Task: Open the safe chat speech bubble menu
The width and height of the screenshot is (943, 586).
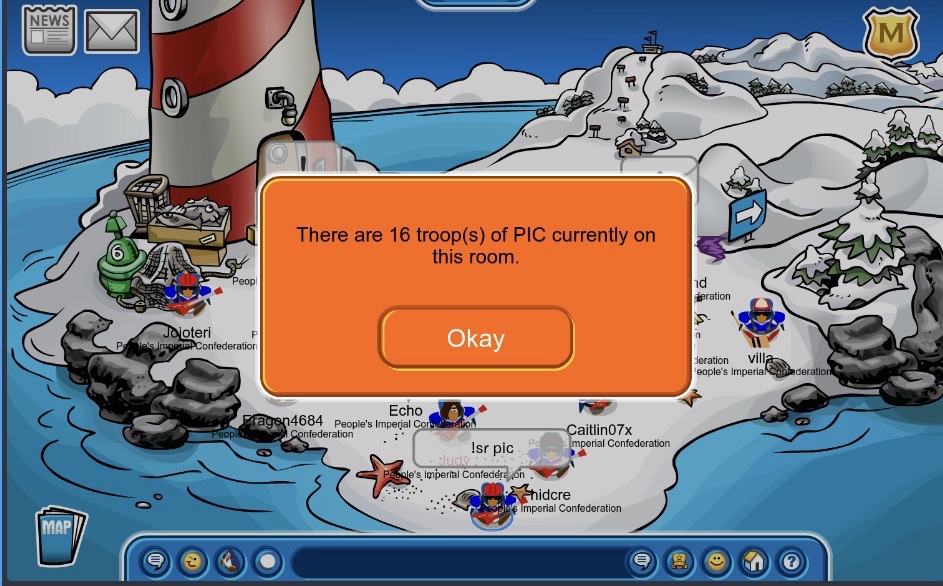Action: (156, 561)
